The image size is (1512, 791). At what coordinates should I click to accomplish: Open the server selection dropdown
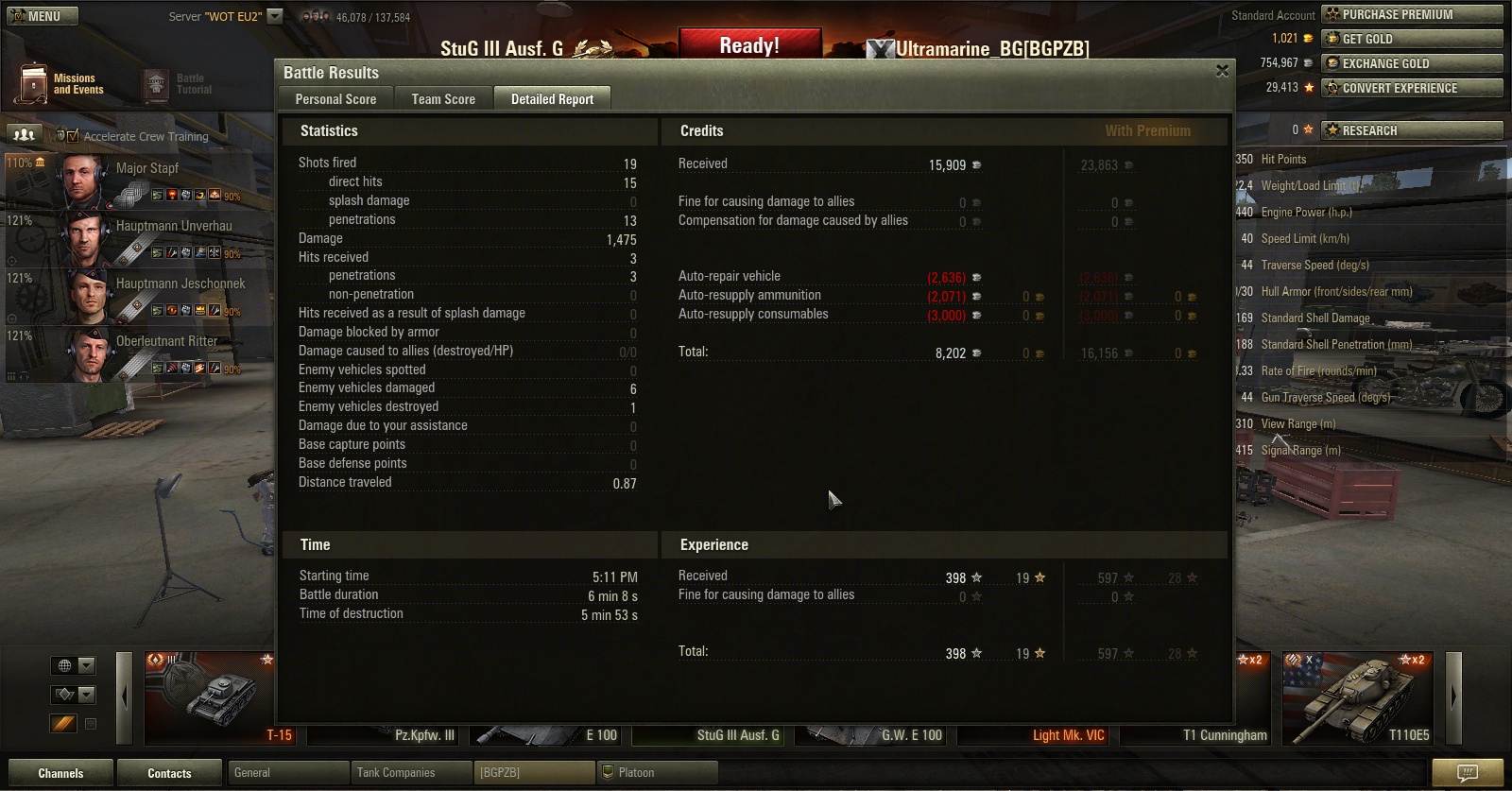[275, 16]
